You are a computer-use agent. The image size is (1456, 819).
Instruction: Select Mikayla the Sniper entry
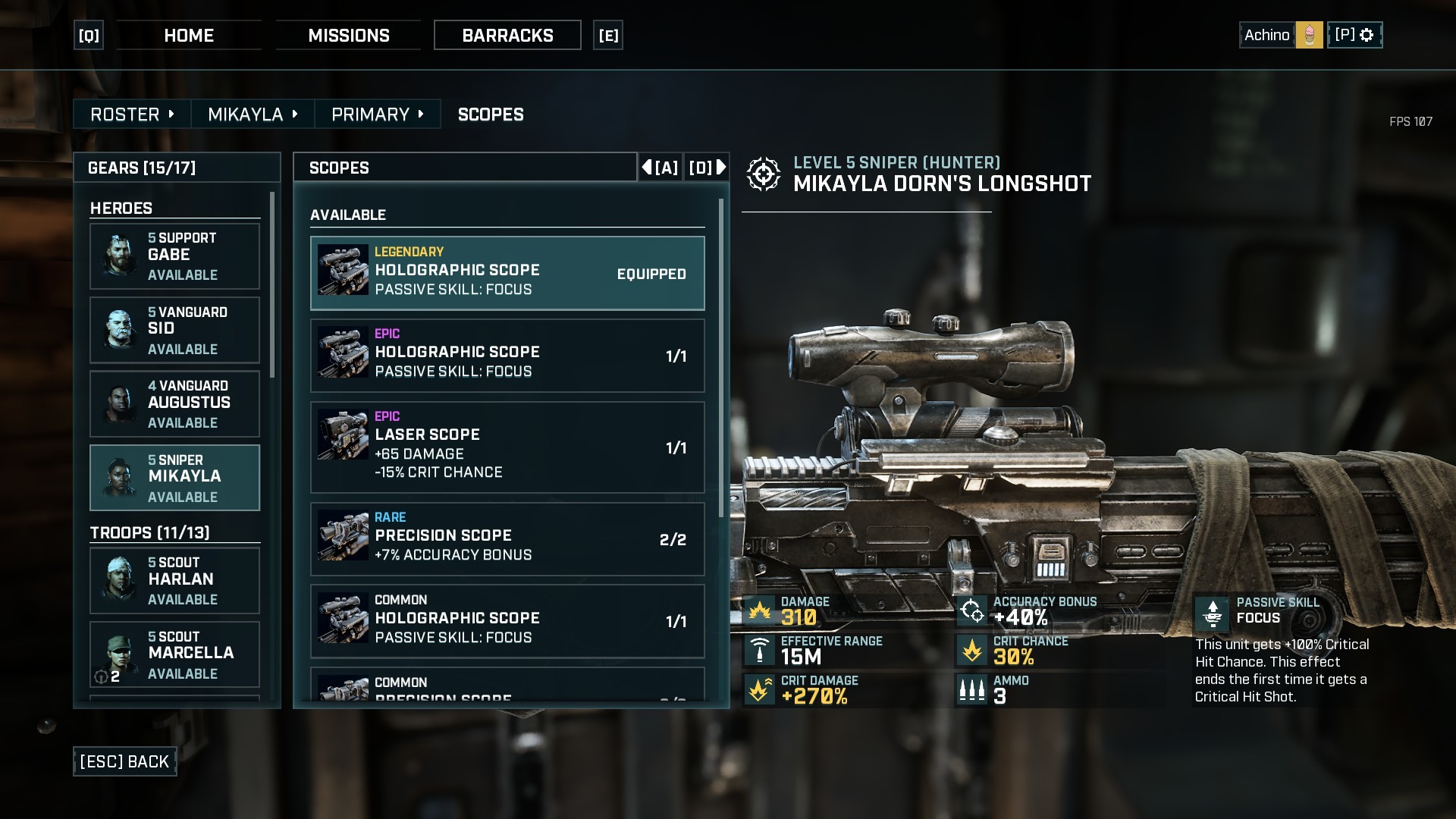(174, 478)
